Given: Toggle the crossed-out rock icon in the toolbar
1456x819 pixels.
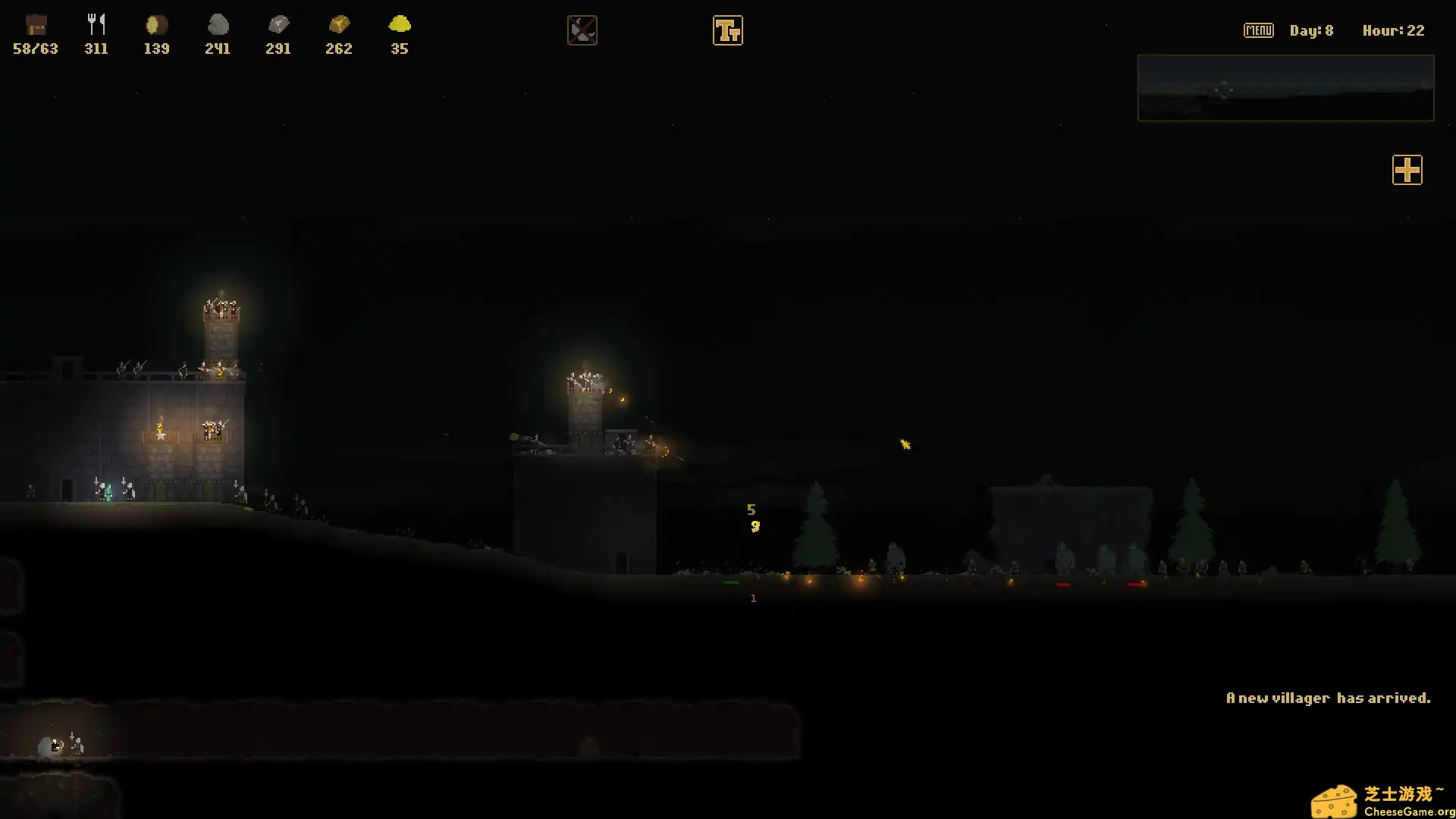Looking at the screenshot, I should [x=582, y=30].
